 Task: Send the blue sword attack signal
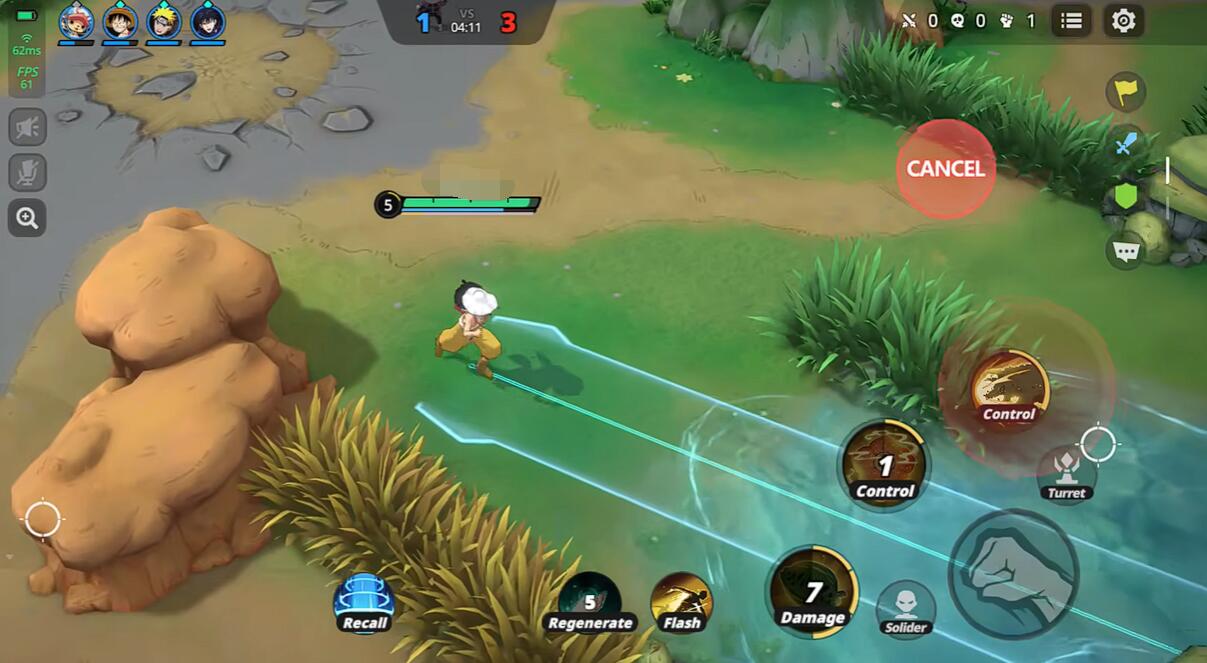[x=1126, y=144]
